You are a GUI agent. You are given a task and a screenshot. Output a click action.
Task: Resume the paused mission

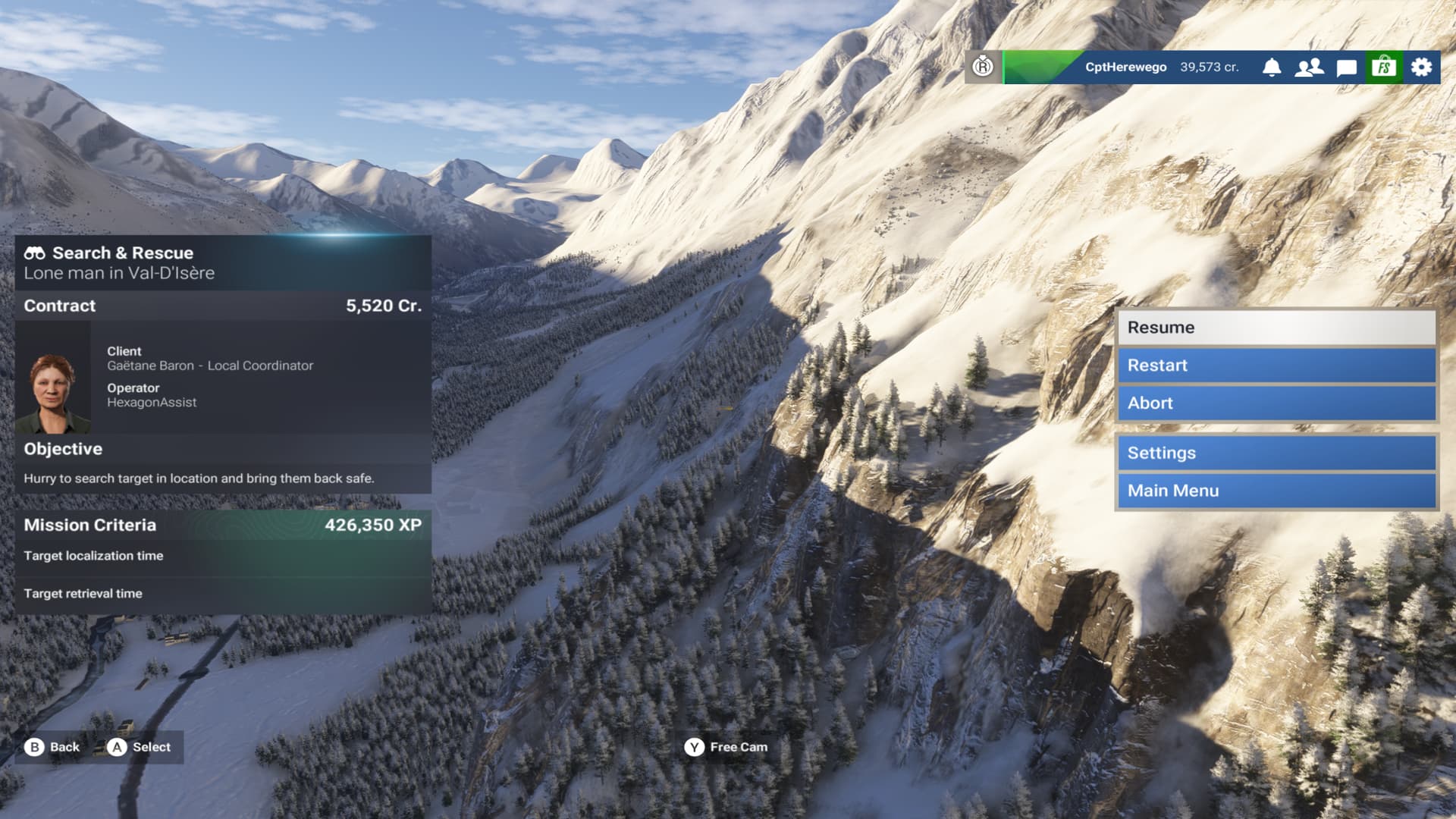click(x=1276, y=328)
